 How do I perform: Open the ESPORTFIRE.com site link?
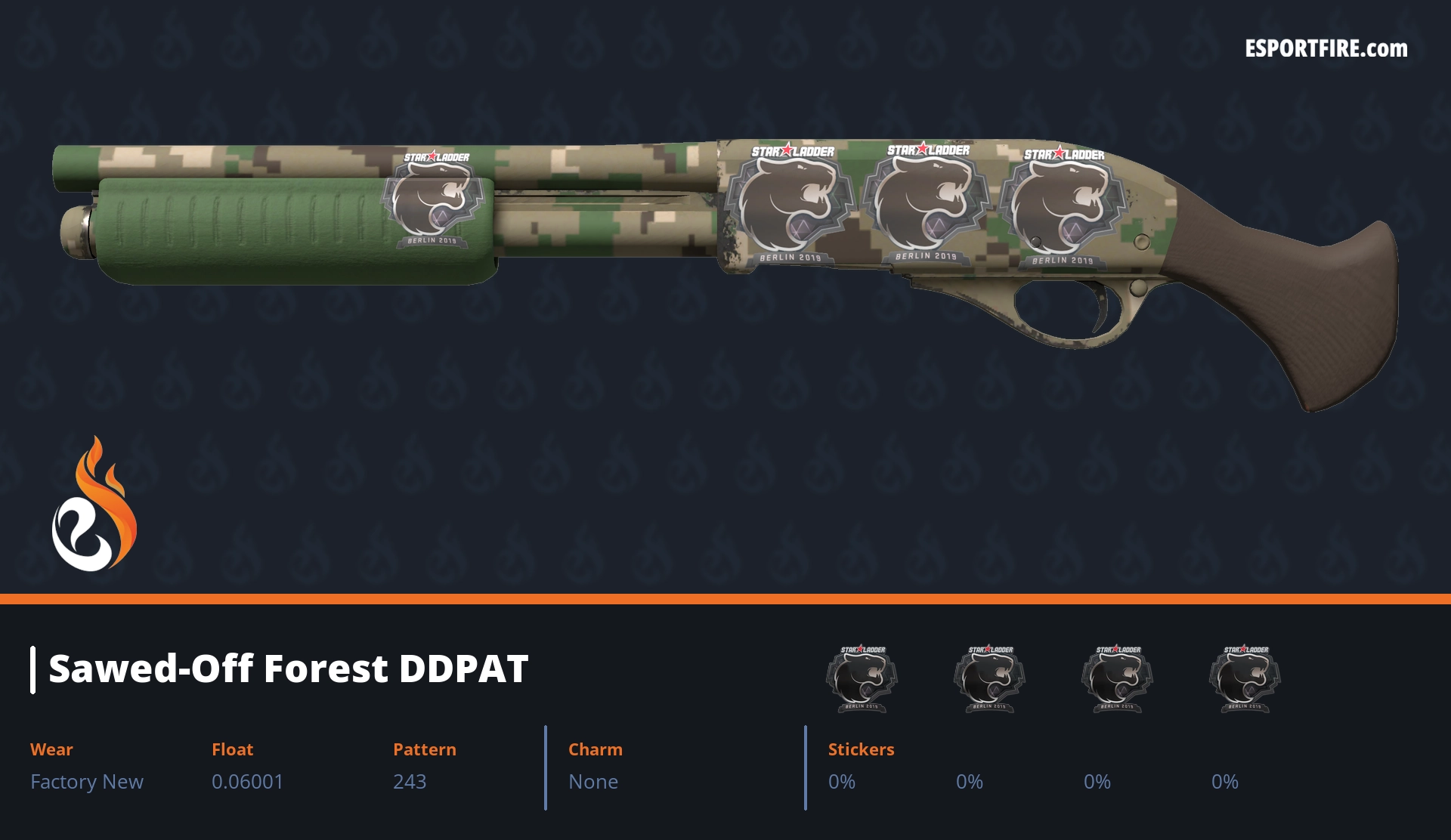coord(1326,49)
